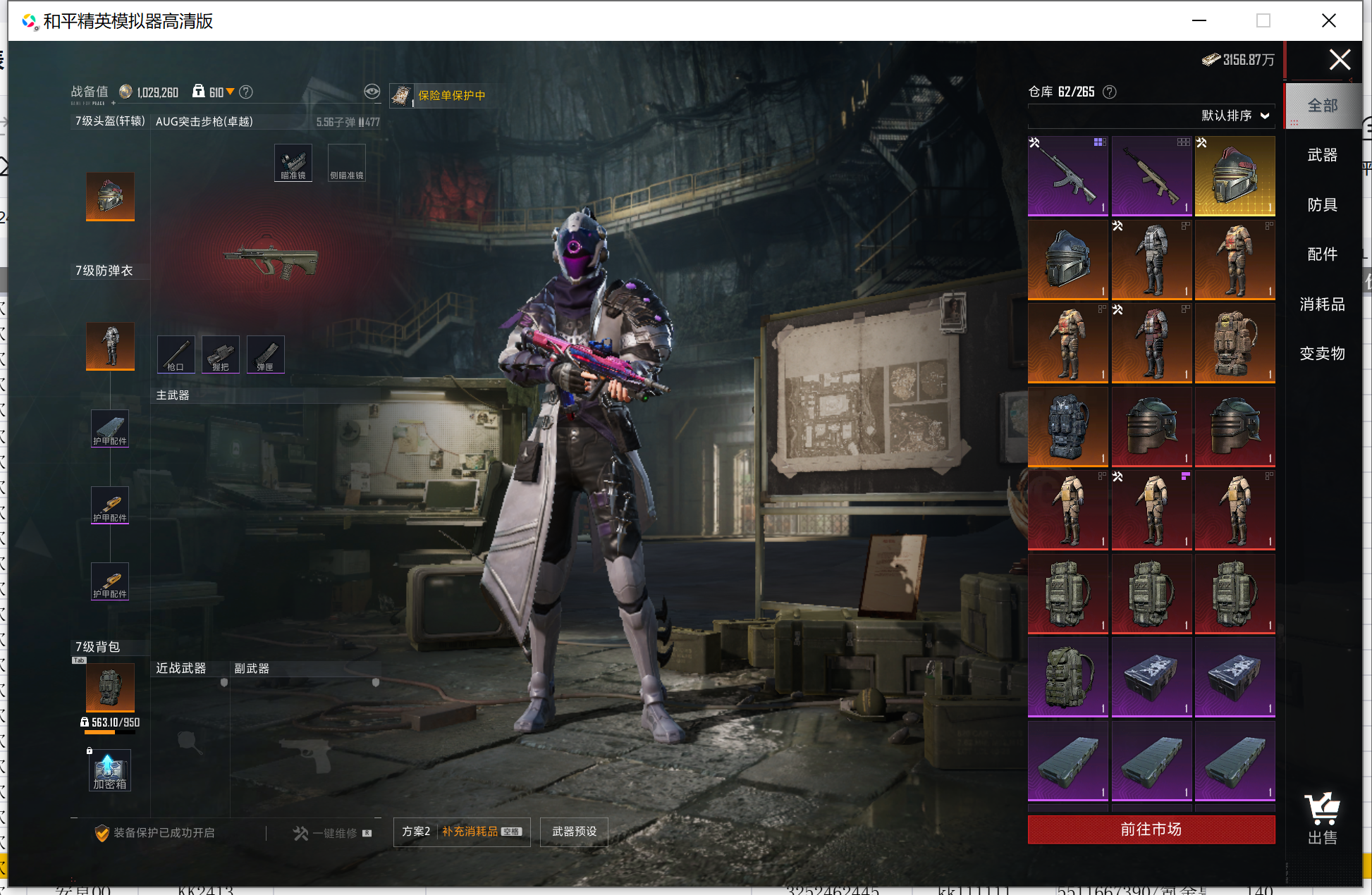Close the loadout screen with white X
Viewport: 1372px width, 895px height.
click(x=1340, y=60)
